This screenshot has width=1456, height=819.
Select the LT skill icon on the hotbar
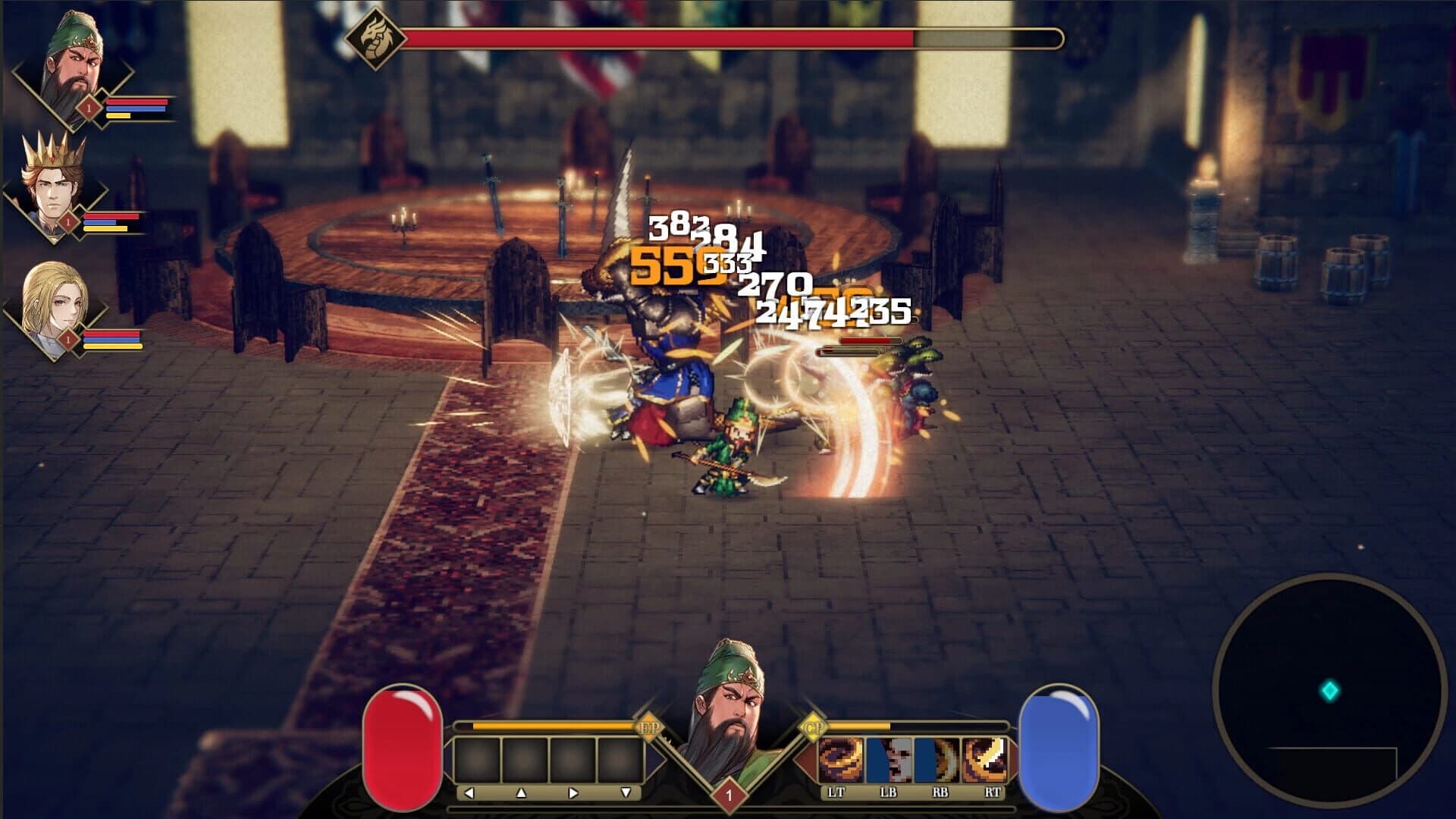pos(841,758)
